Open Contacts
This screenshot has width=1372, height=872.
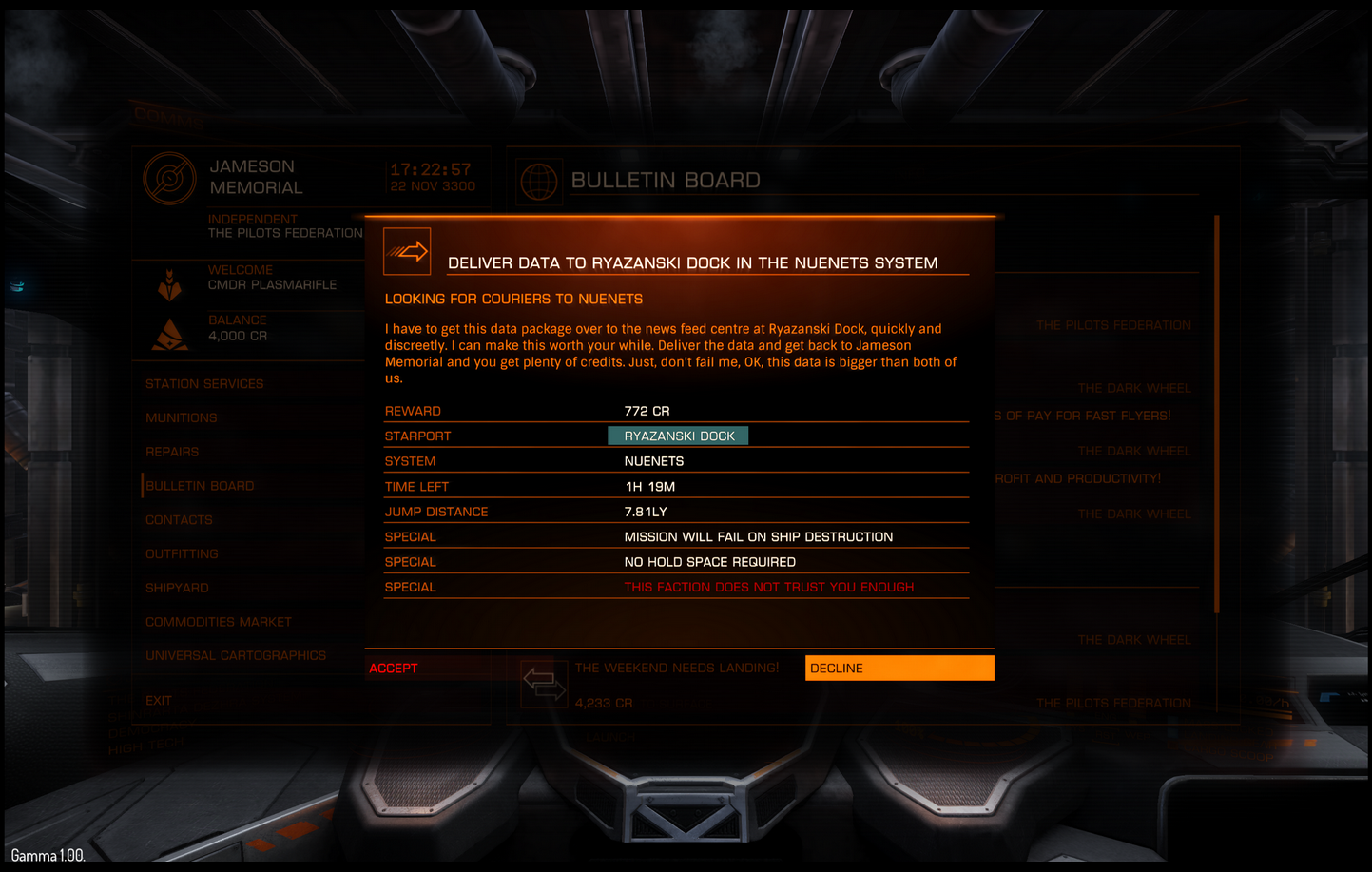[179, 520]
